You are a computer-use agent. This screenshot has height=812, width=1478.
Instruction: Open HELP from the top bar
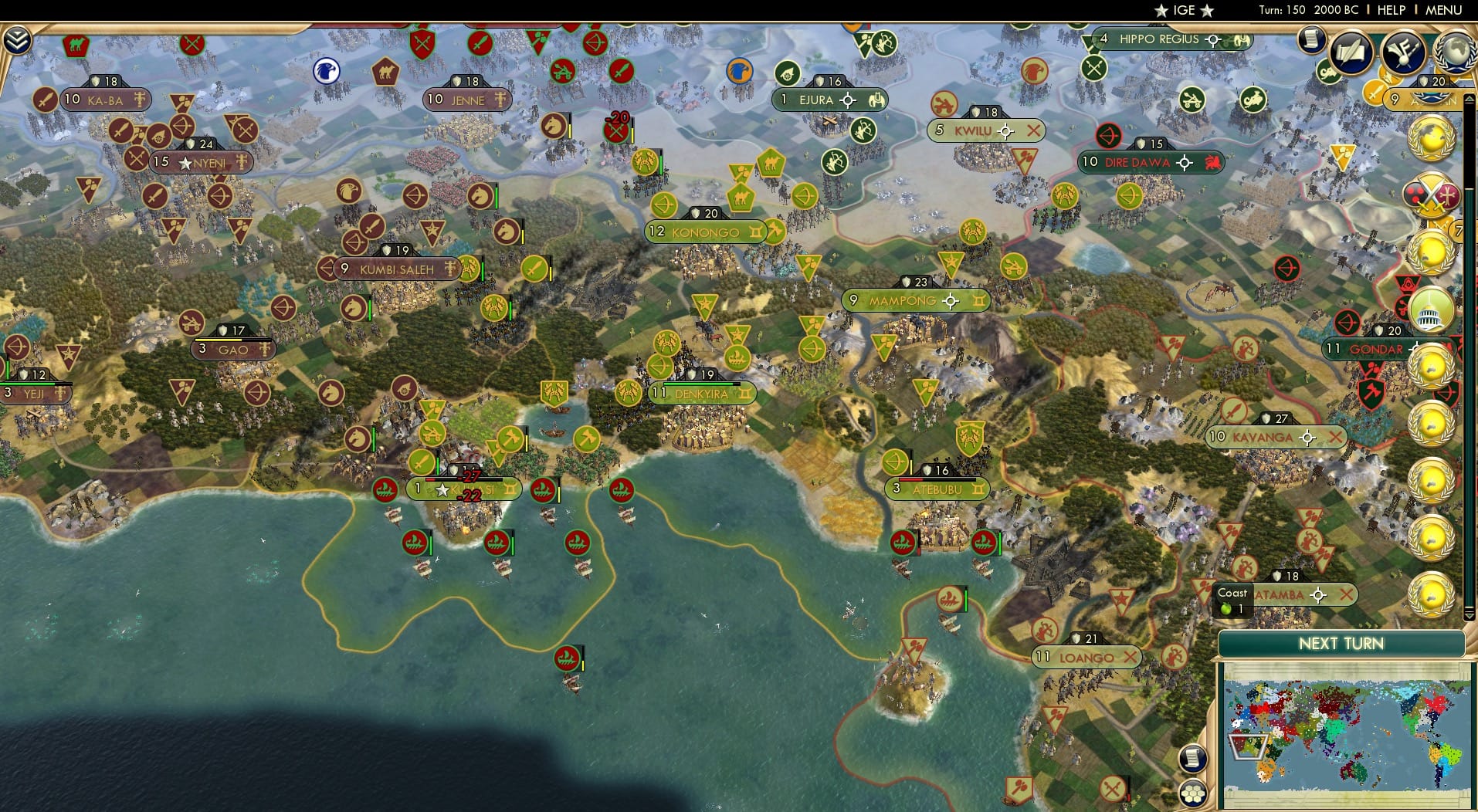click(x=1391, y=10)
